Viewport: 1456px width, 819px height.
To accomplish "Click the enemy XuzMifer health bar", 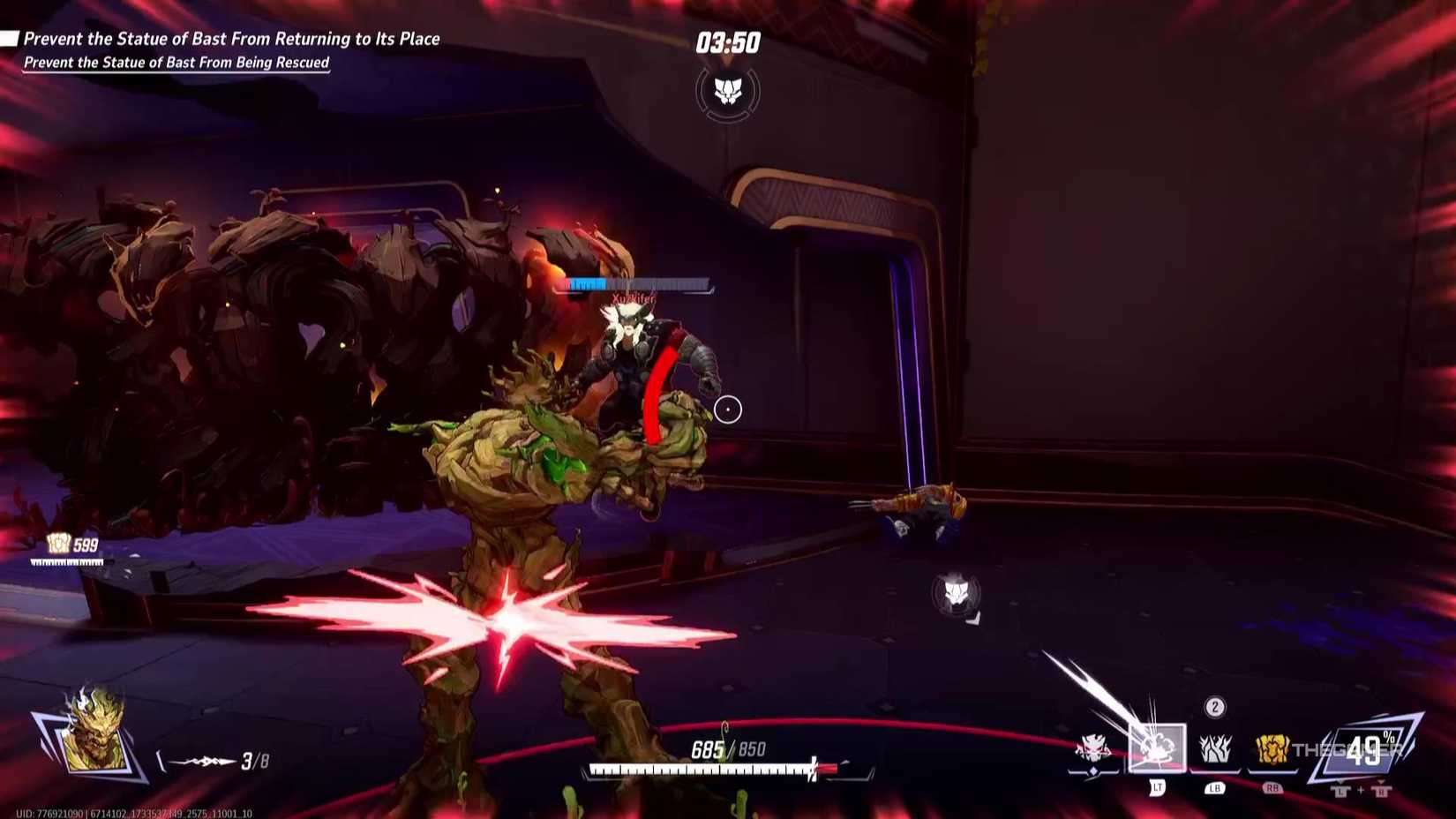I will 634,284.
